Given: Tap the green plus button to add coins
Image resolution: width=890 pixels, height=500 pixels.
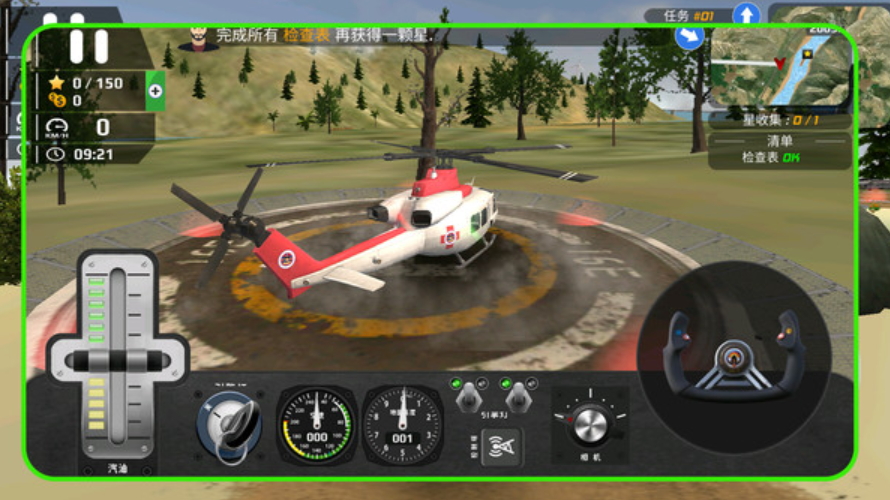Looking at the screenshot, I should pos(155,91).
